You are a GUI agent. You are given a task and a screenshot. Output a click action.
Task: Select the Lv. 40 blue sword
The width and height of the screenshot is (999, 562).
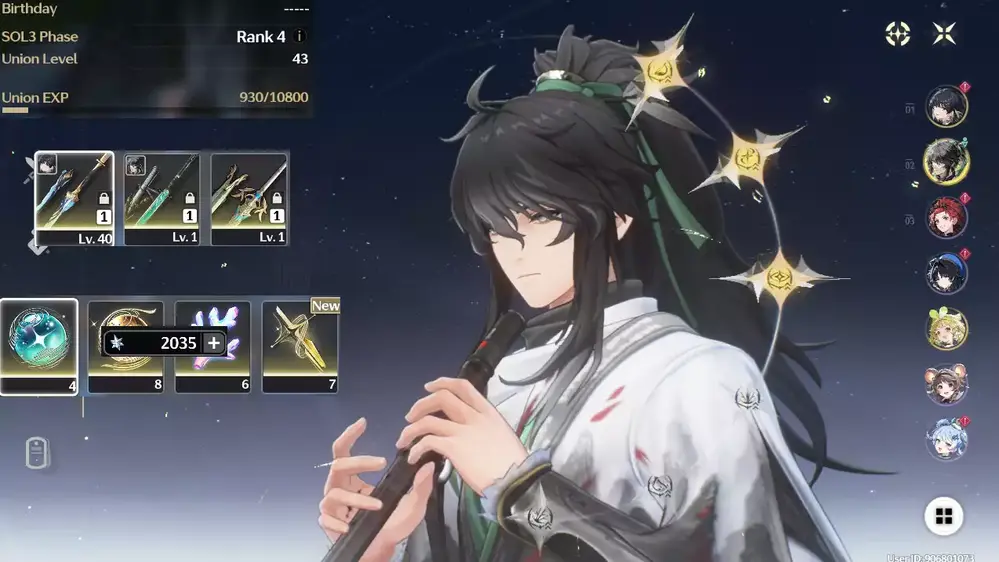click(x=74, y=198)
